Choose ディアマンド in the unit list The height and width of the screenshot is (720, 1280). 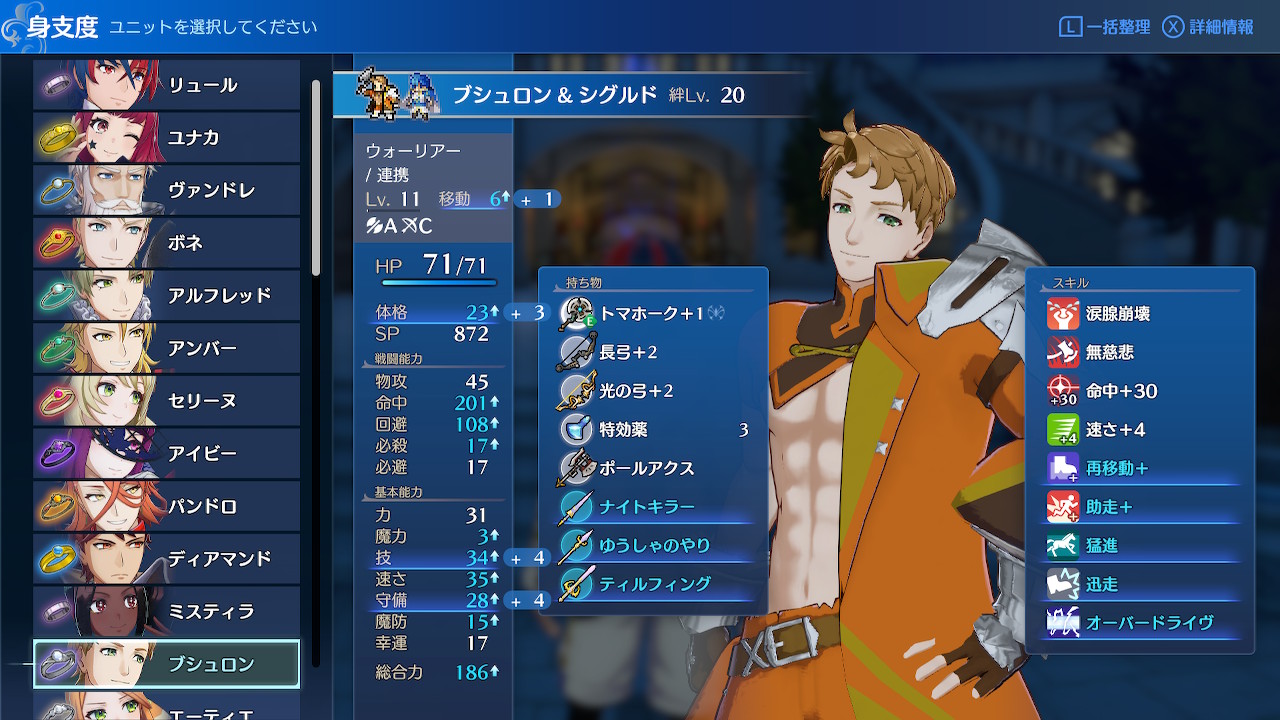pos(167,559)
